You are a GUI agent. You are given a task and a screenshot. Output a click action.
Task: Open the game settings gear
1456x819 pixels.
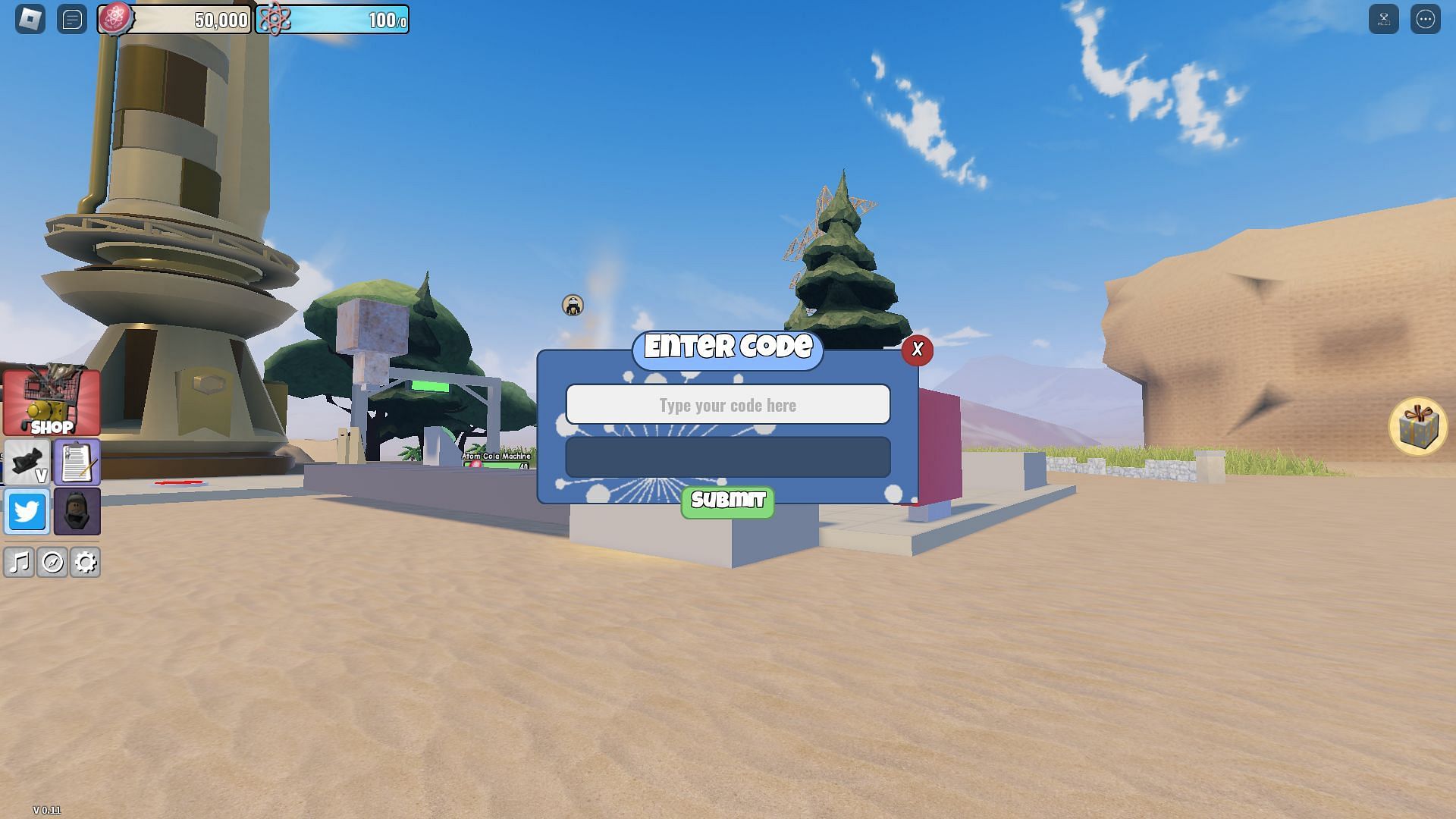tap(85, 563)
